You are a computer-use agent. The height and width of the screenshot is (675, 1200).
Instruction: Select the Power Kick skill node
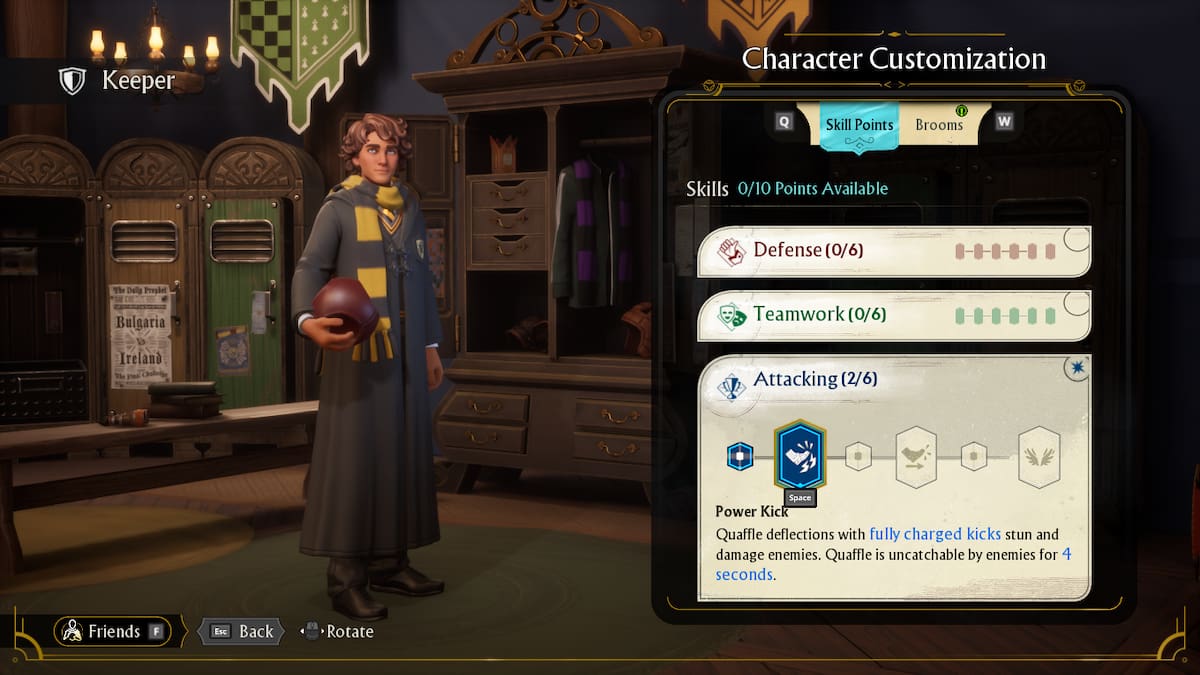point(800,456)
